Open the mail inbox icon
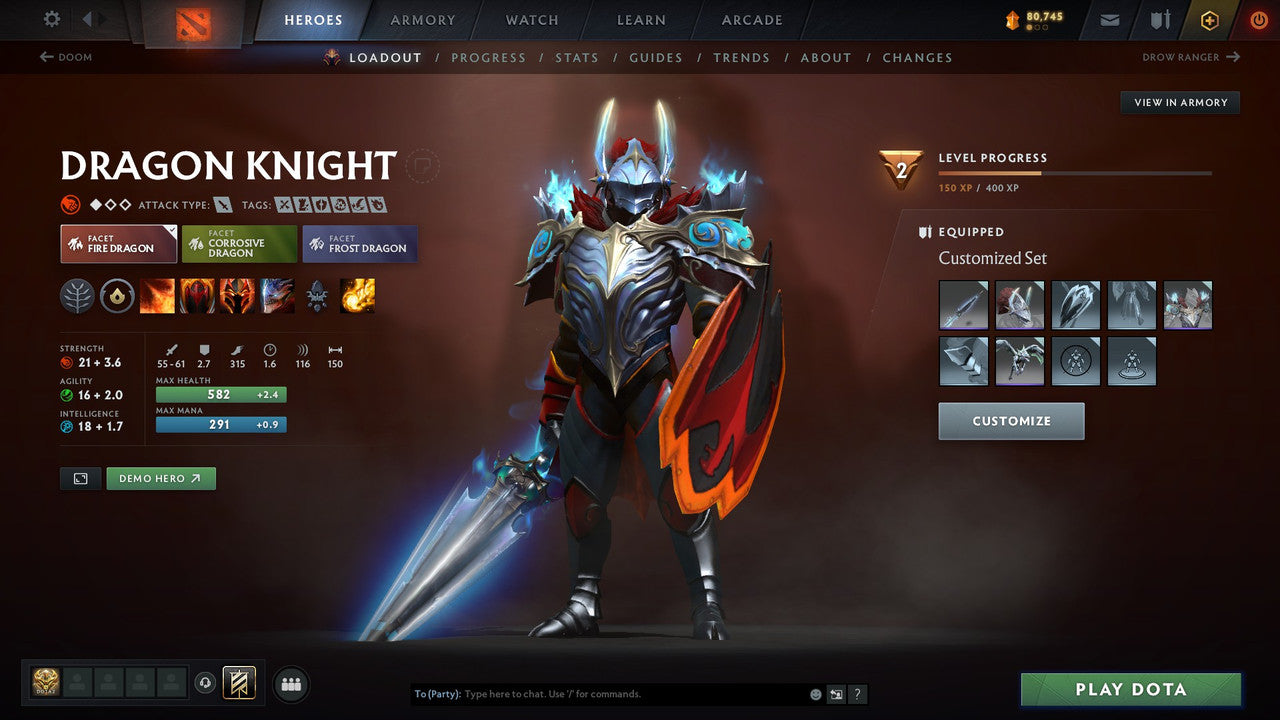The height and width of the screenshot is (720, 1280). pos(1110,19)
